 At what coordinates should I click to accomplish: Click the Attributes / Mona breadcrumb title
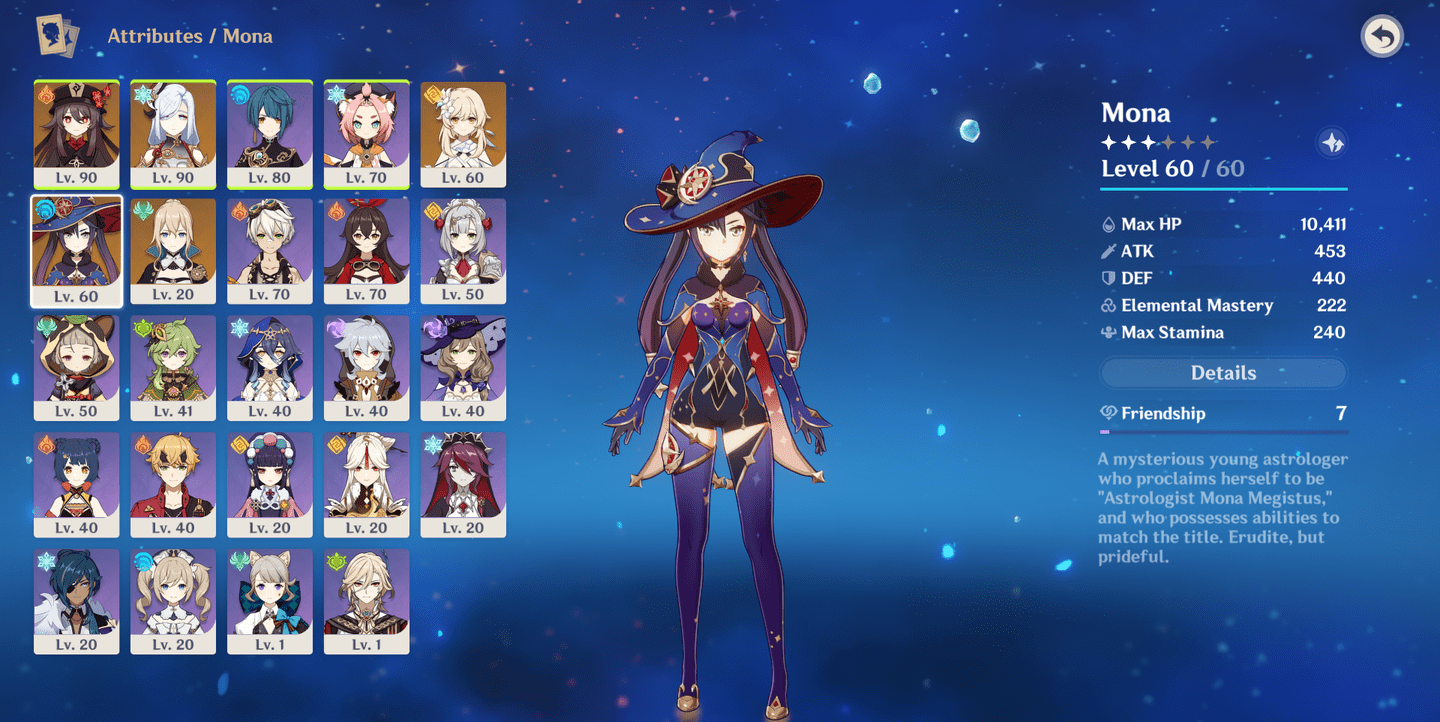[x=190, y=36]
